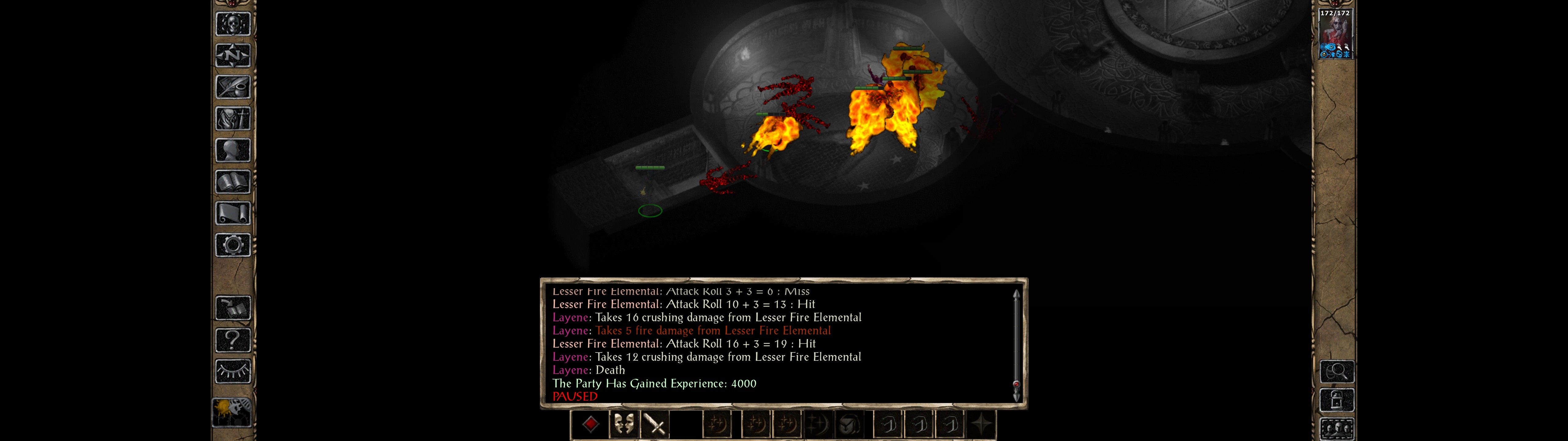Open the inventory screen
Image resolution: width=1568 pixels, height=441 pixels.
232,118
